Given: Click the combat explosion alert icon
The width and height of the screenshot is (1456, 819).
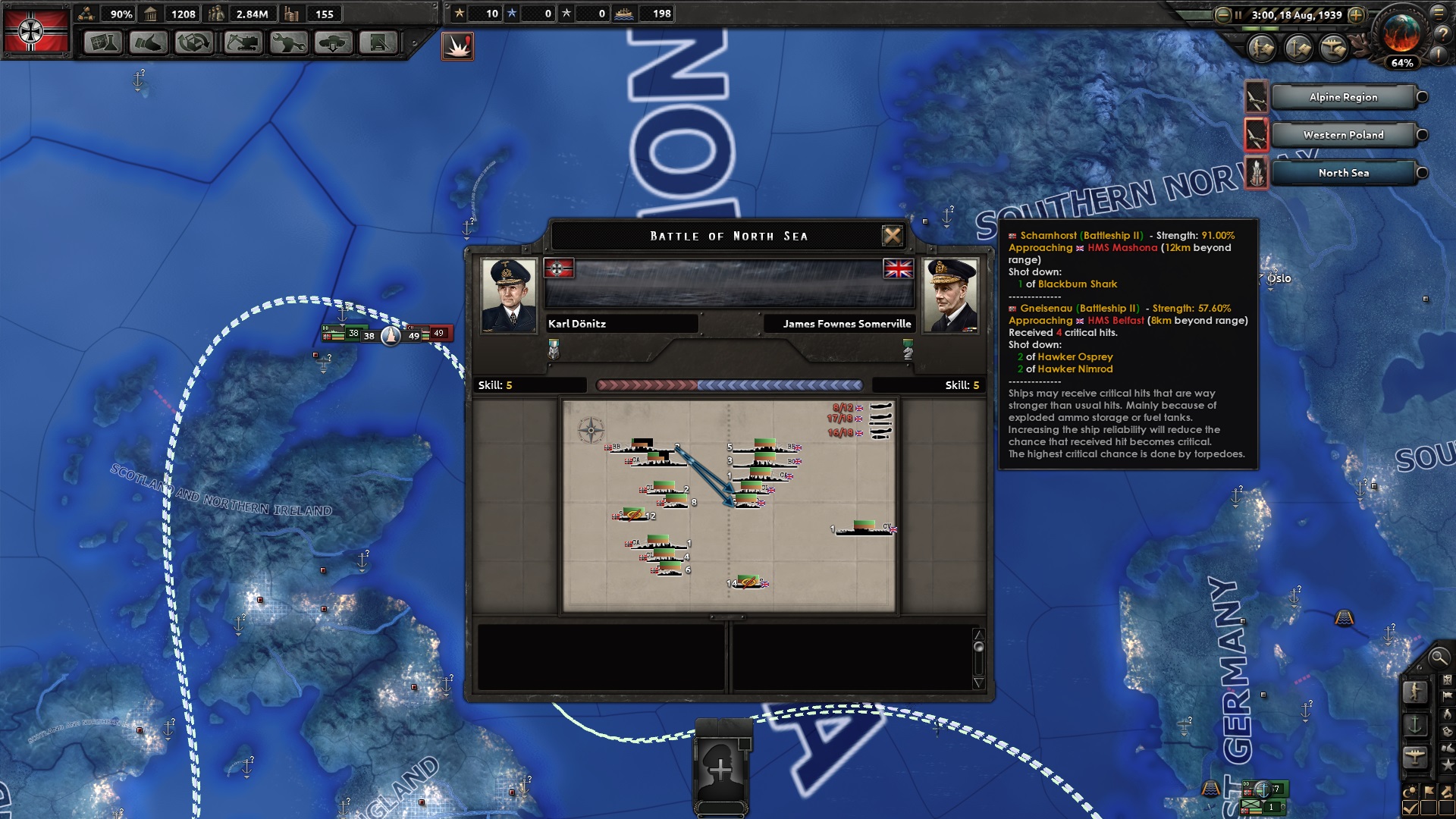Looking at the screenshot, I should click(457, 46).
